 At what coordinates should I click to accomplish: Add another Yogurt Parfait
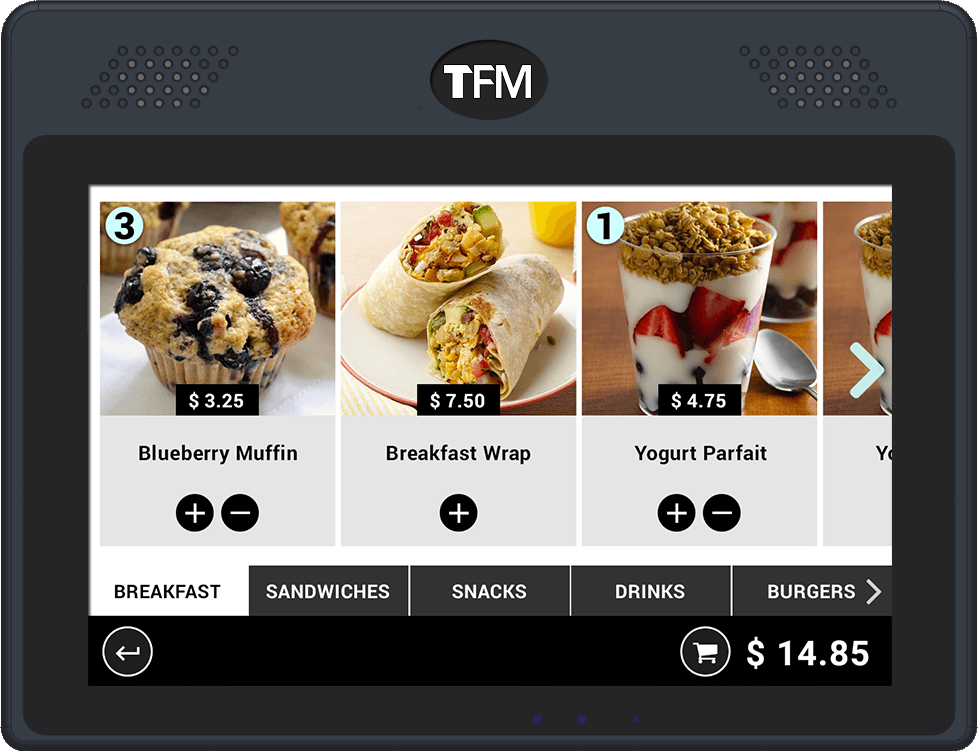(676, 513)
